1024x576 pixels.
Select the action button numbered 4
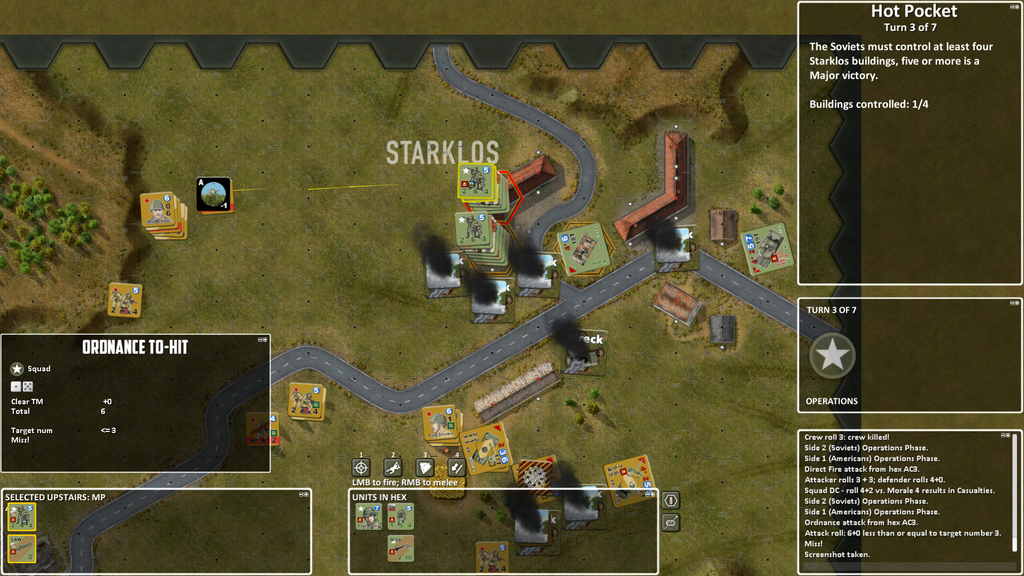pos(455,467)
